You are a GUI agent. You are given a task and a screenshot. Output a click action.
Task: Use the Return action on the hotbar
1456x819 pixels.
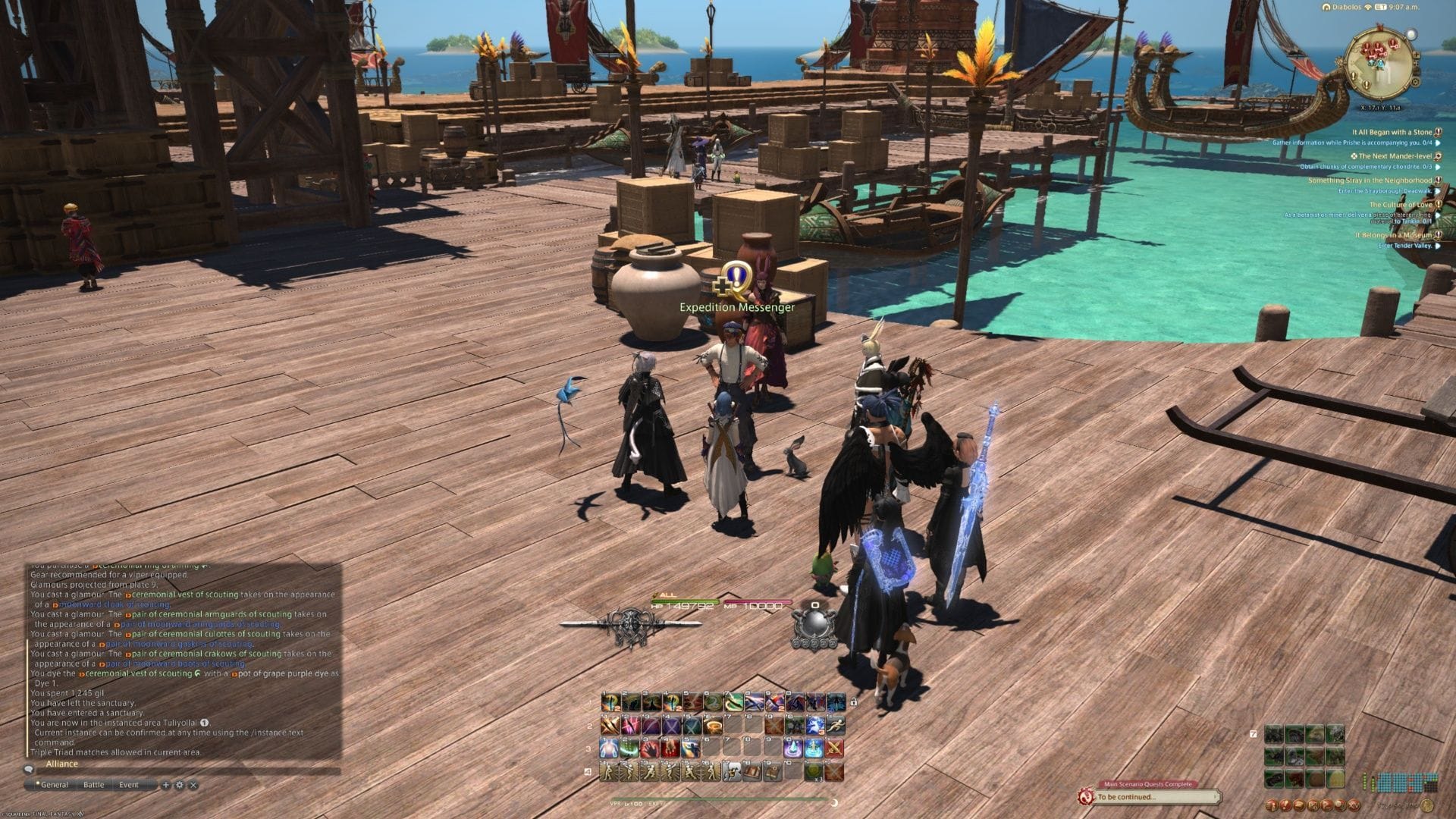click(x=814, y=748)
